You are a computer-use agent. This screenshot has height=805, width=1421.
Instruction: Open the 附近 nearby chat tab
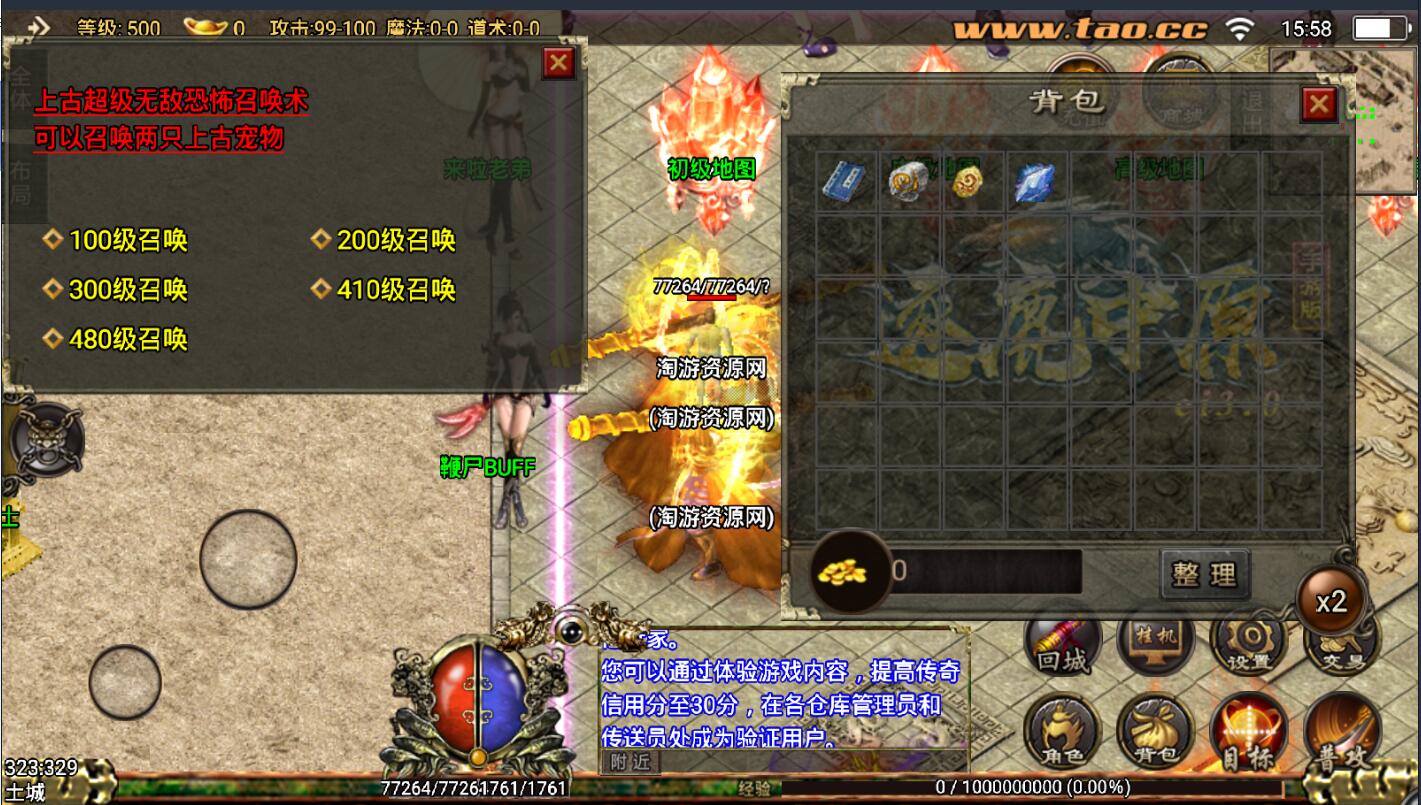coord(631,762)
